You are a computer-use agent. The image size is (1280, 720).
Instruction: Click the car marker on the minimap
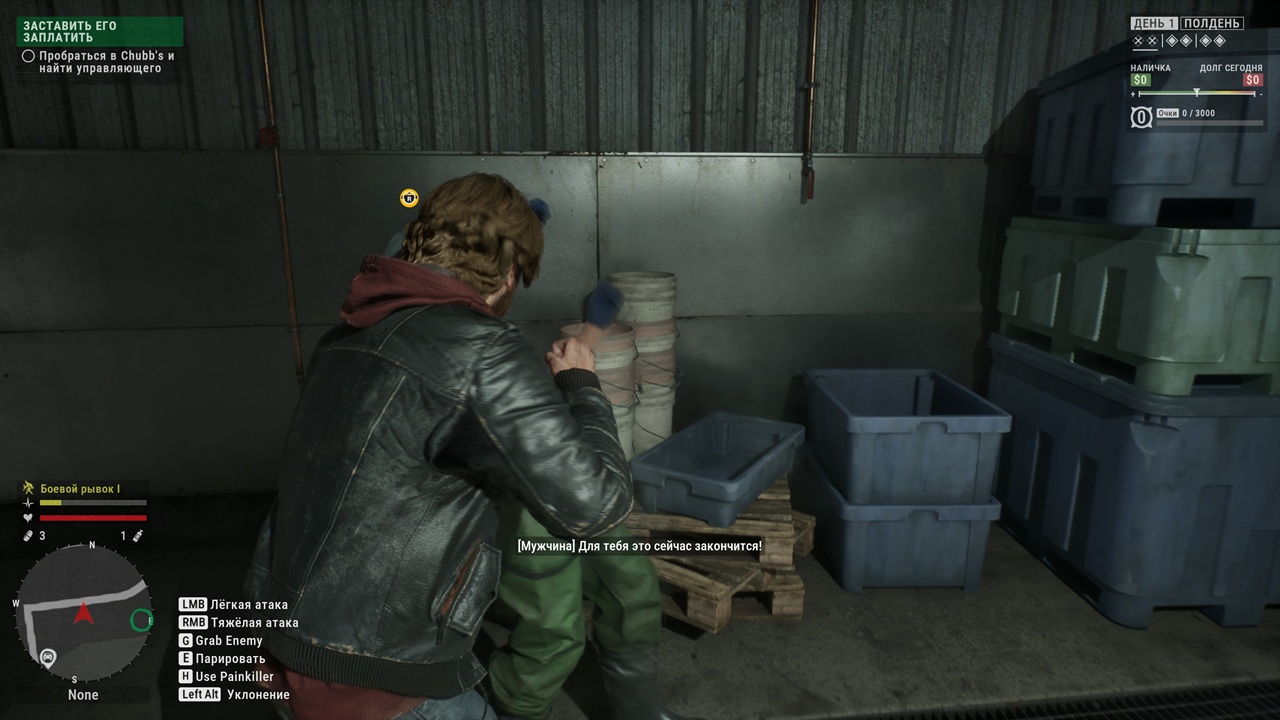pyautogui.click(x=47, y=657)
